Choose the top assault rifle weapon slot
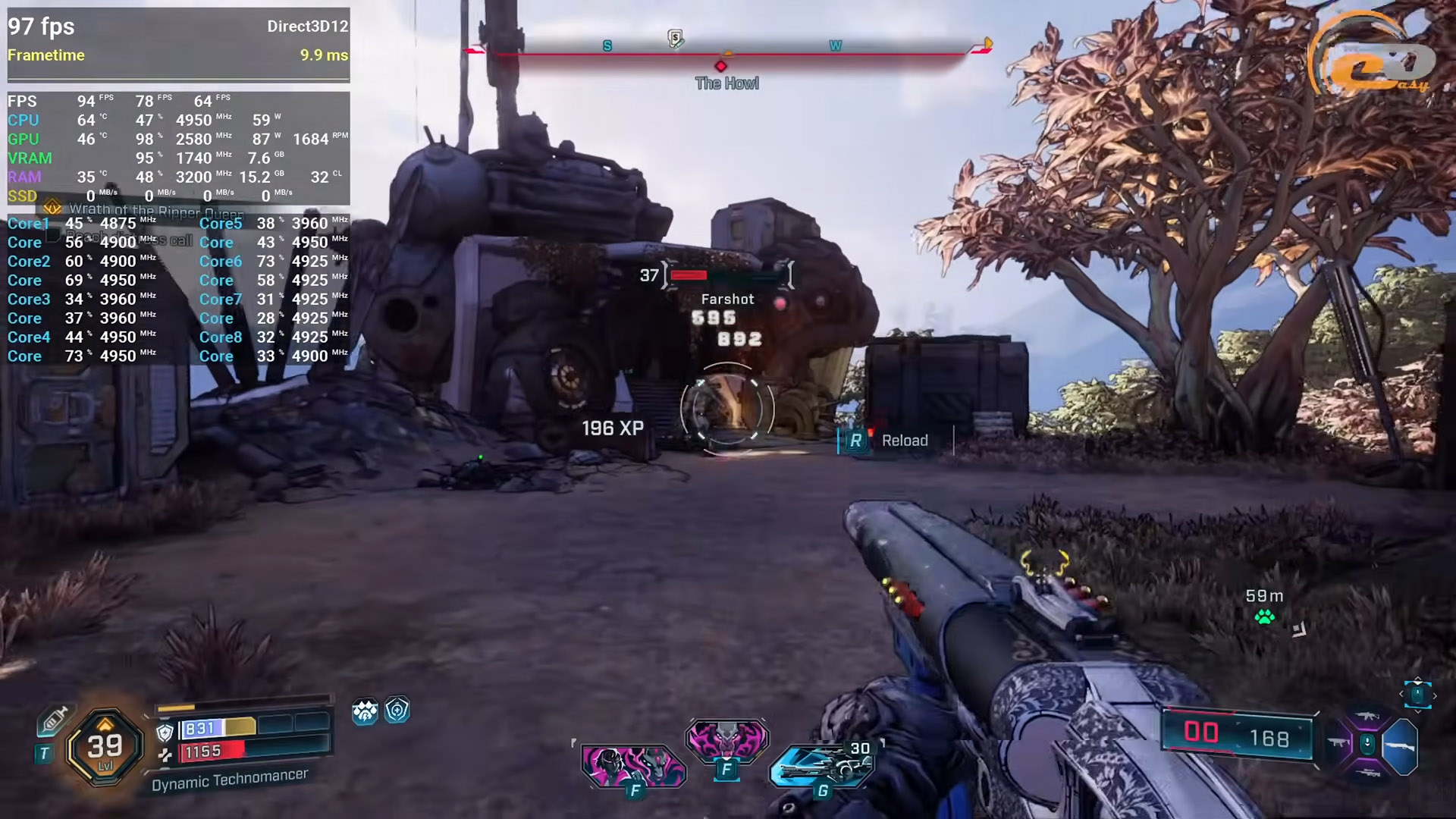1456x819 pixels. pyautogui.click(x=1367, y=717)
